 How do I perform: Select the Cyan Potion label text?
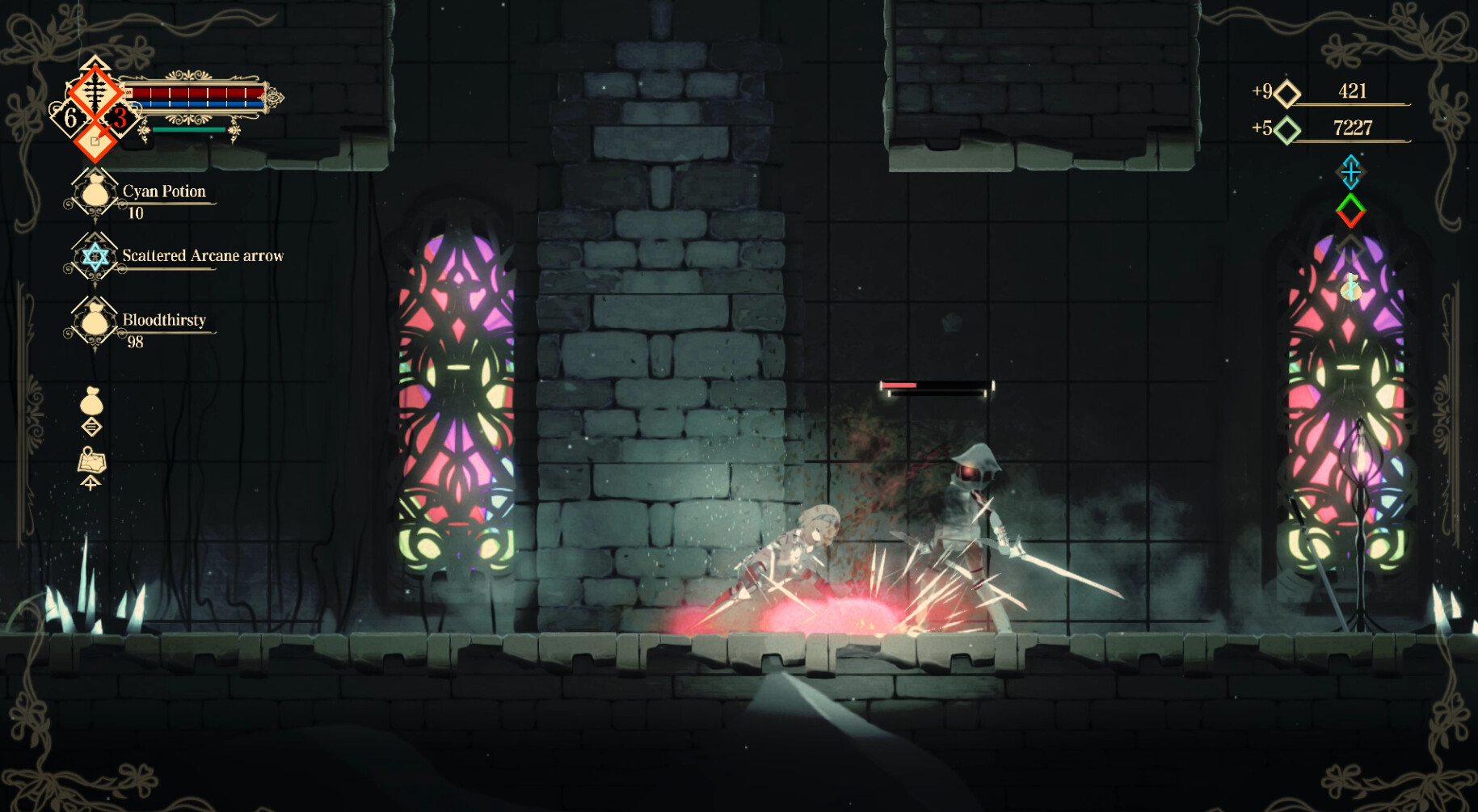click(164, 191)
